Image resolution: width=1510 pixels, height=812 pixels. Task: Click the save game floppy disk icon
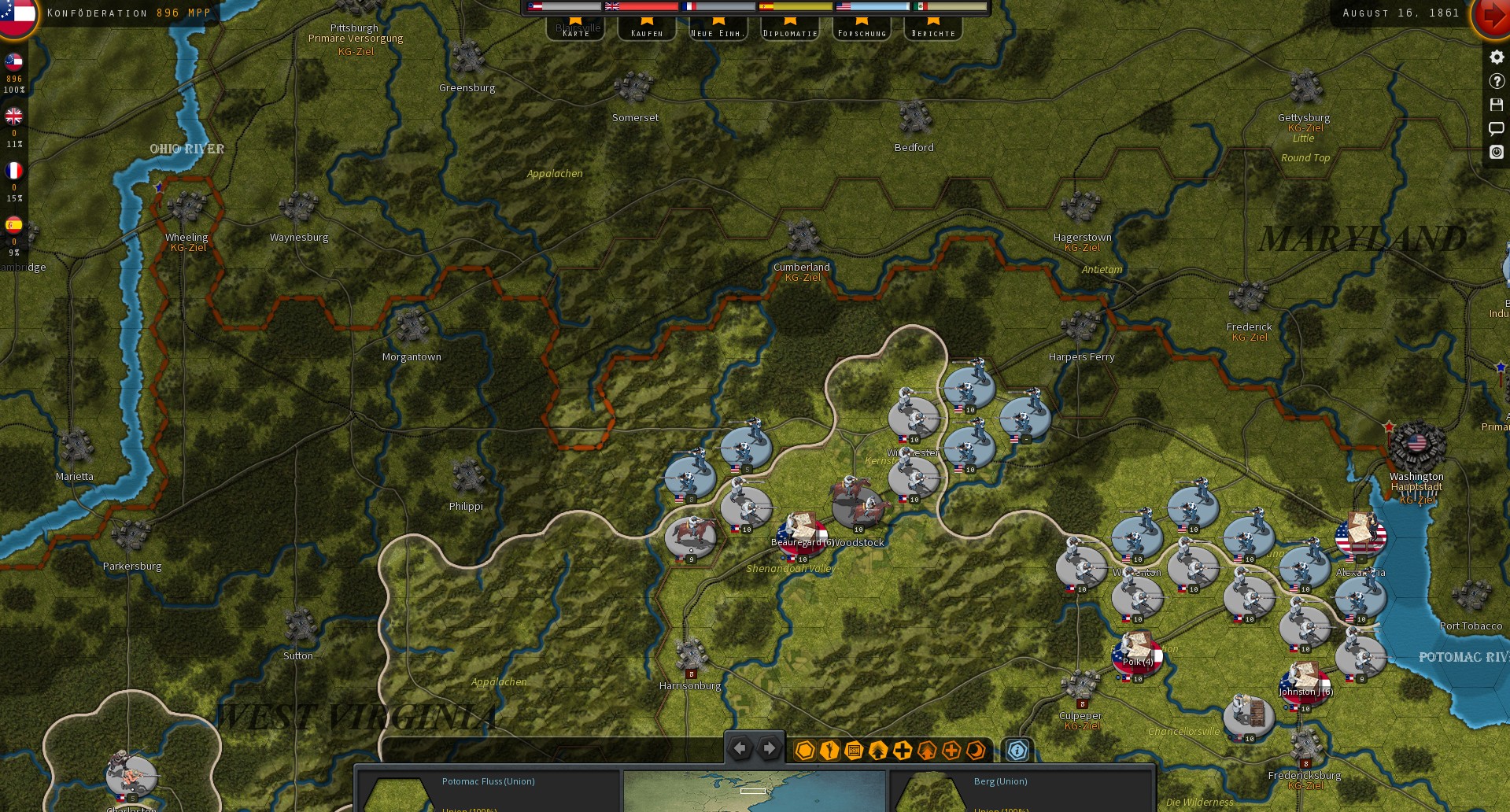[1496, 105]
